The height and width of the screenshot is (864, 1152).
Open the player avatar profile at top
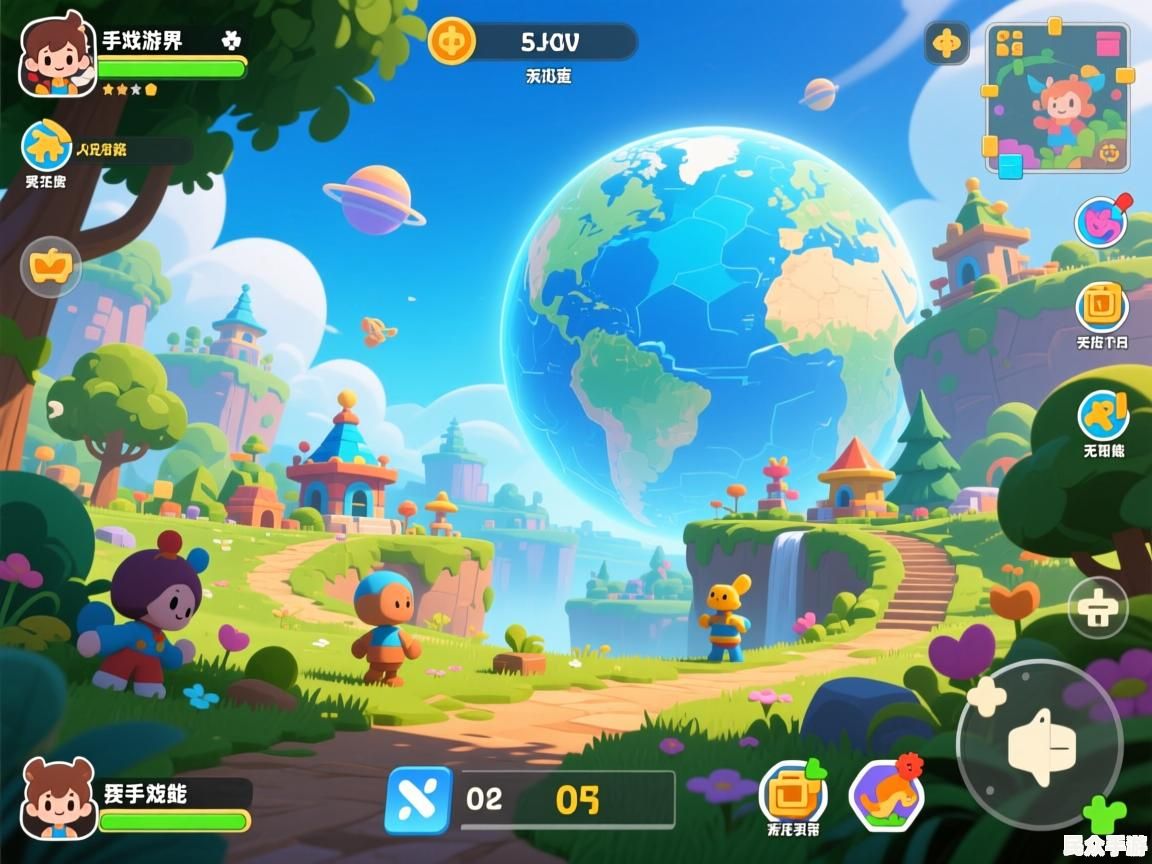point(56,55)
